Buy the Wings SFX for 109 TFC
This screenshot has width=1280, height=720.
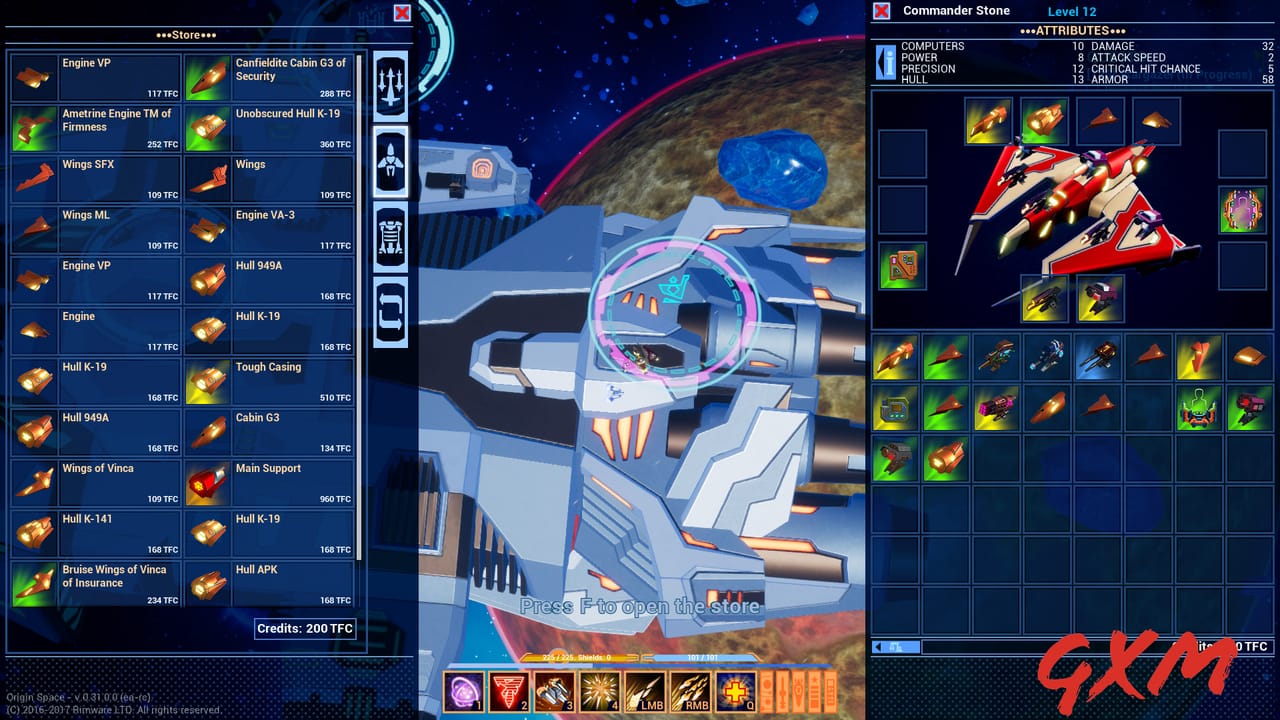click(x=95, y=180)
